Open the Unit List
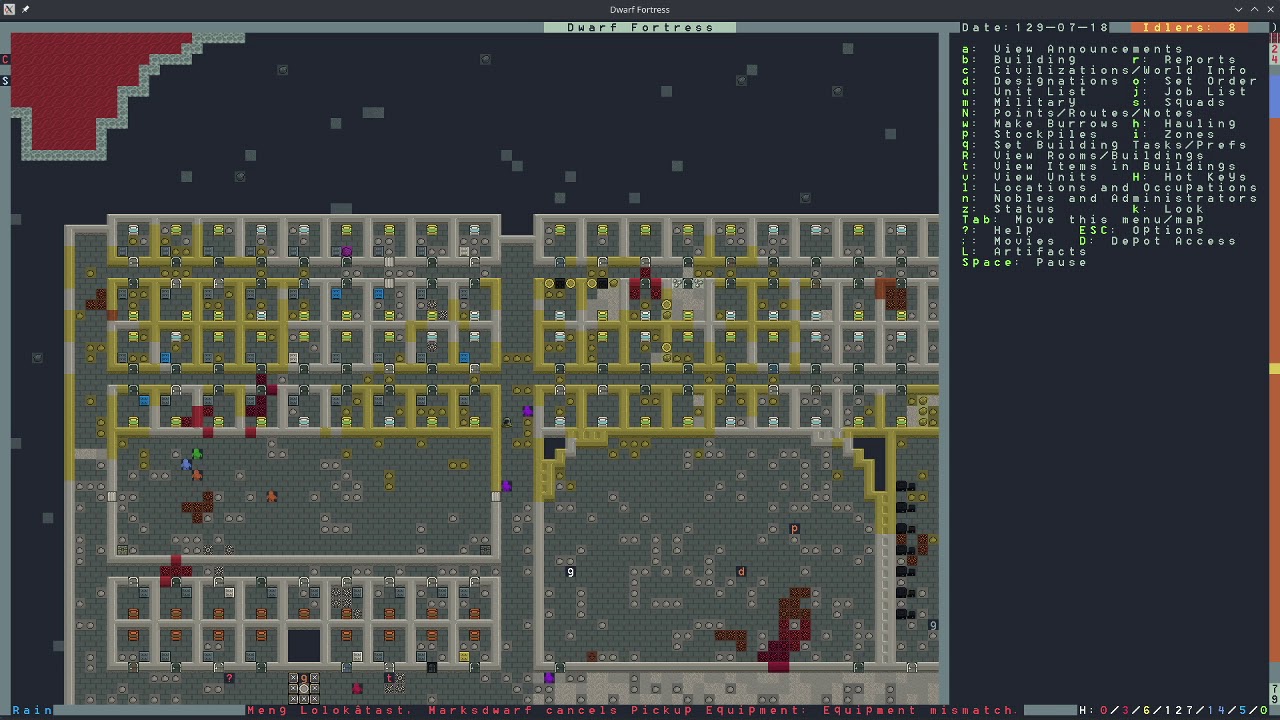This screenshot has width=1280, height=720. pos(1041,92)
